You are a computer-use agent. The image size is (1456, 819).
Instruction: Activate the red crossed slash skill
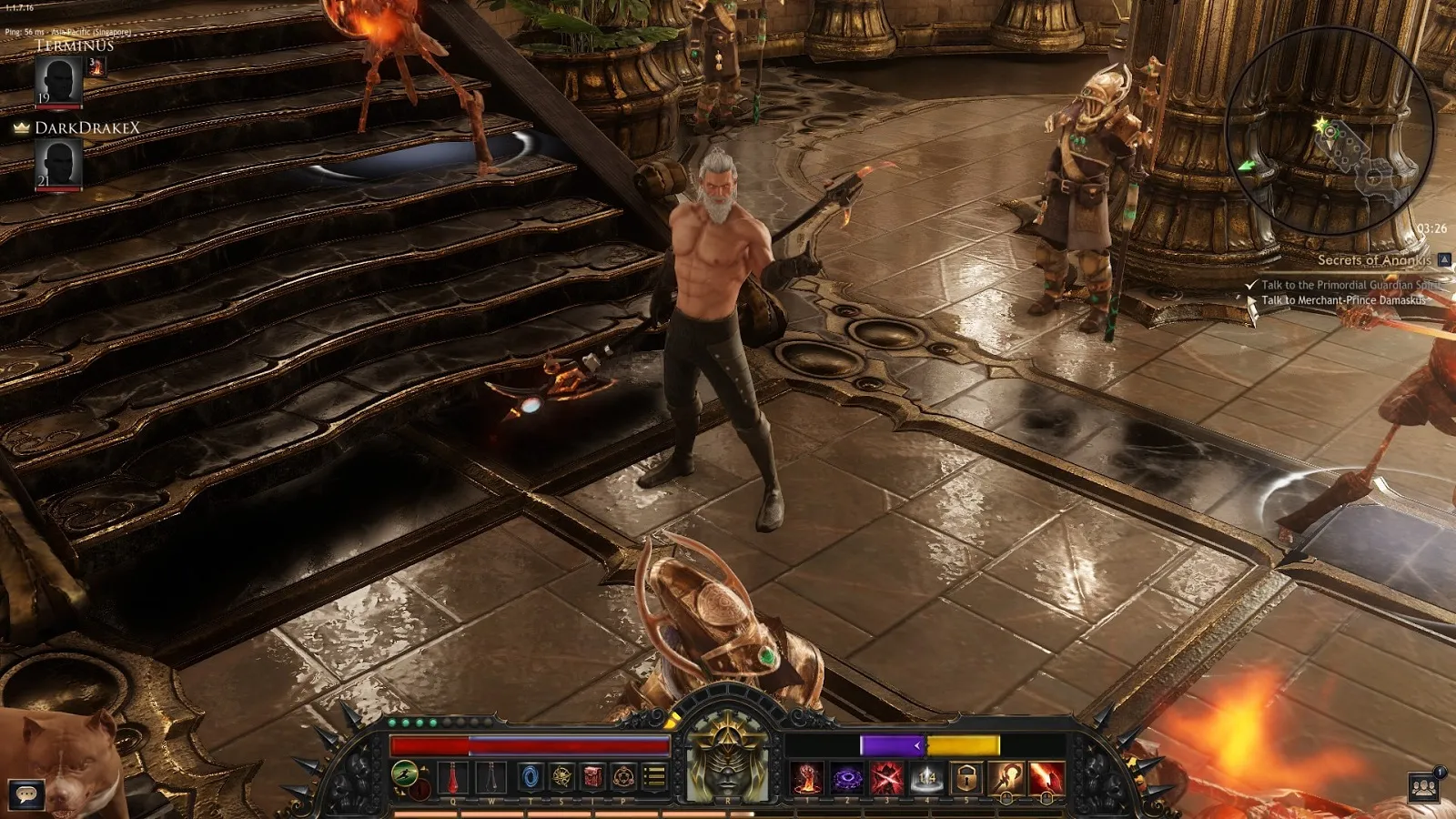[x=887, y=779]
